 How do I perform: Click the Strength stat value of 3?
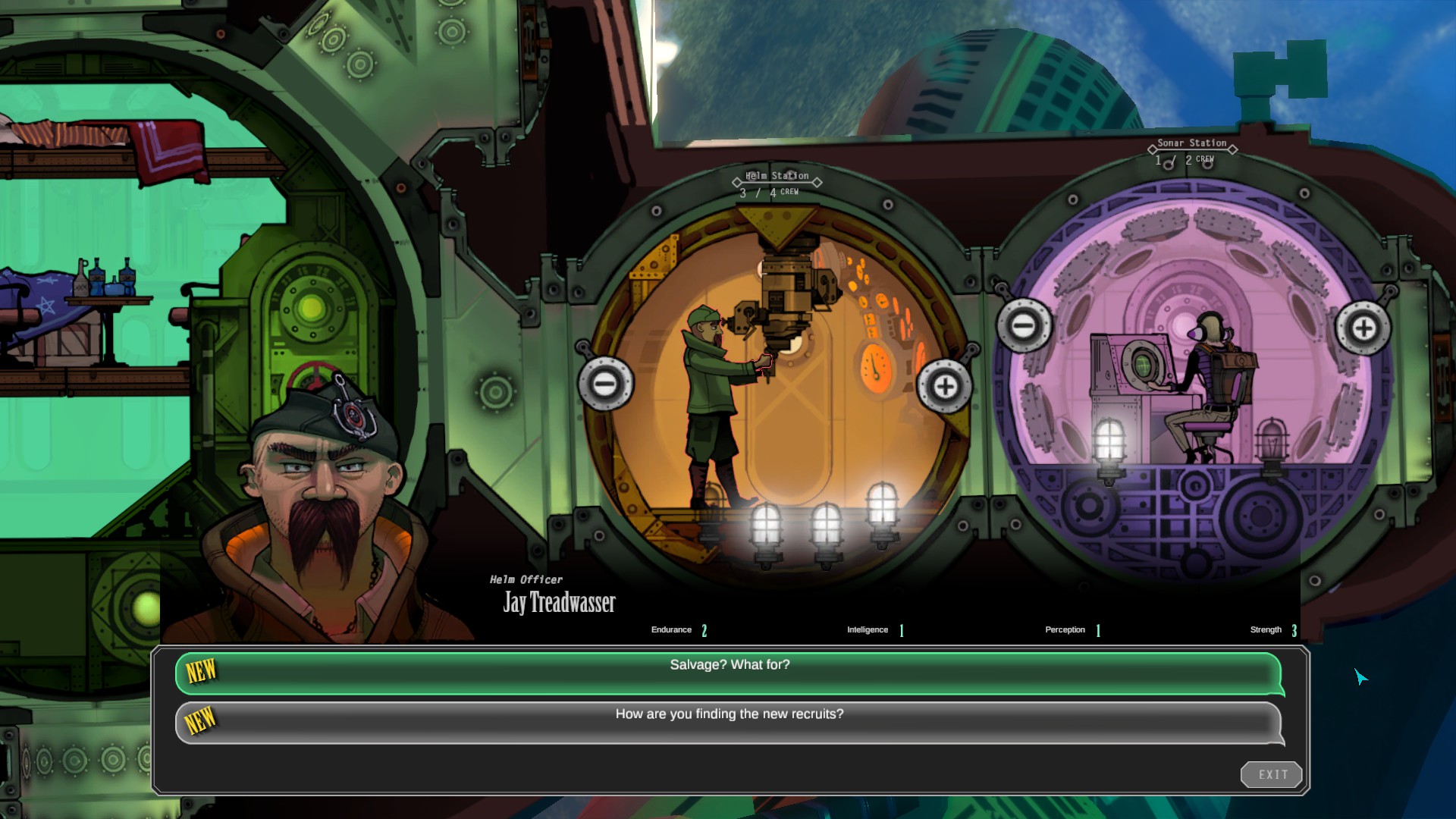tap(1294, 629)
